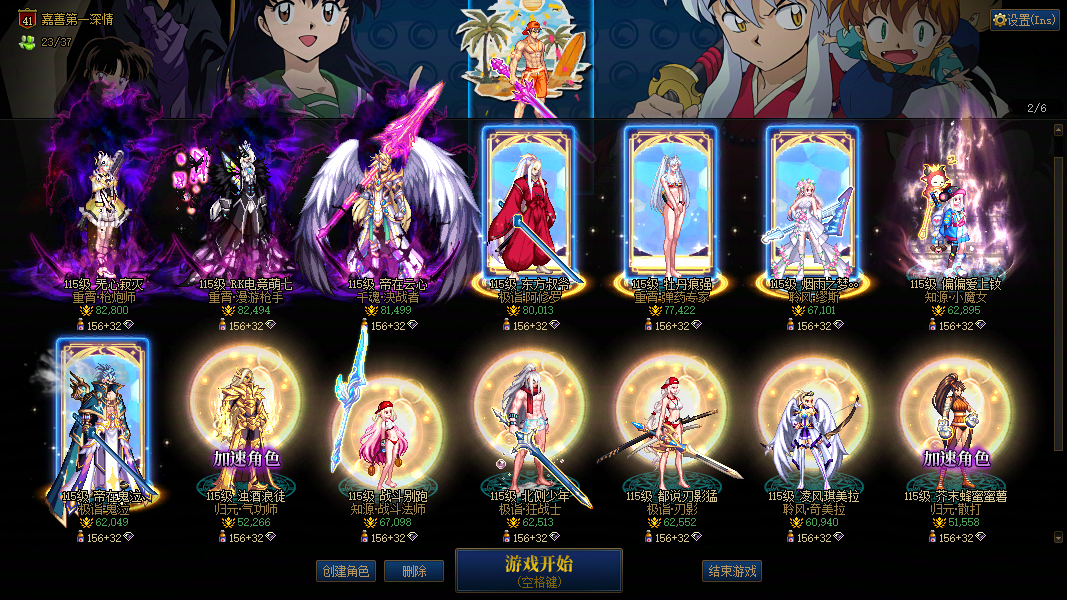Choose the 散打 character 芥末蜂蜜蜜薯
Screen dimensions: 1067x600
tap(955, 425)
